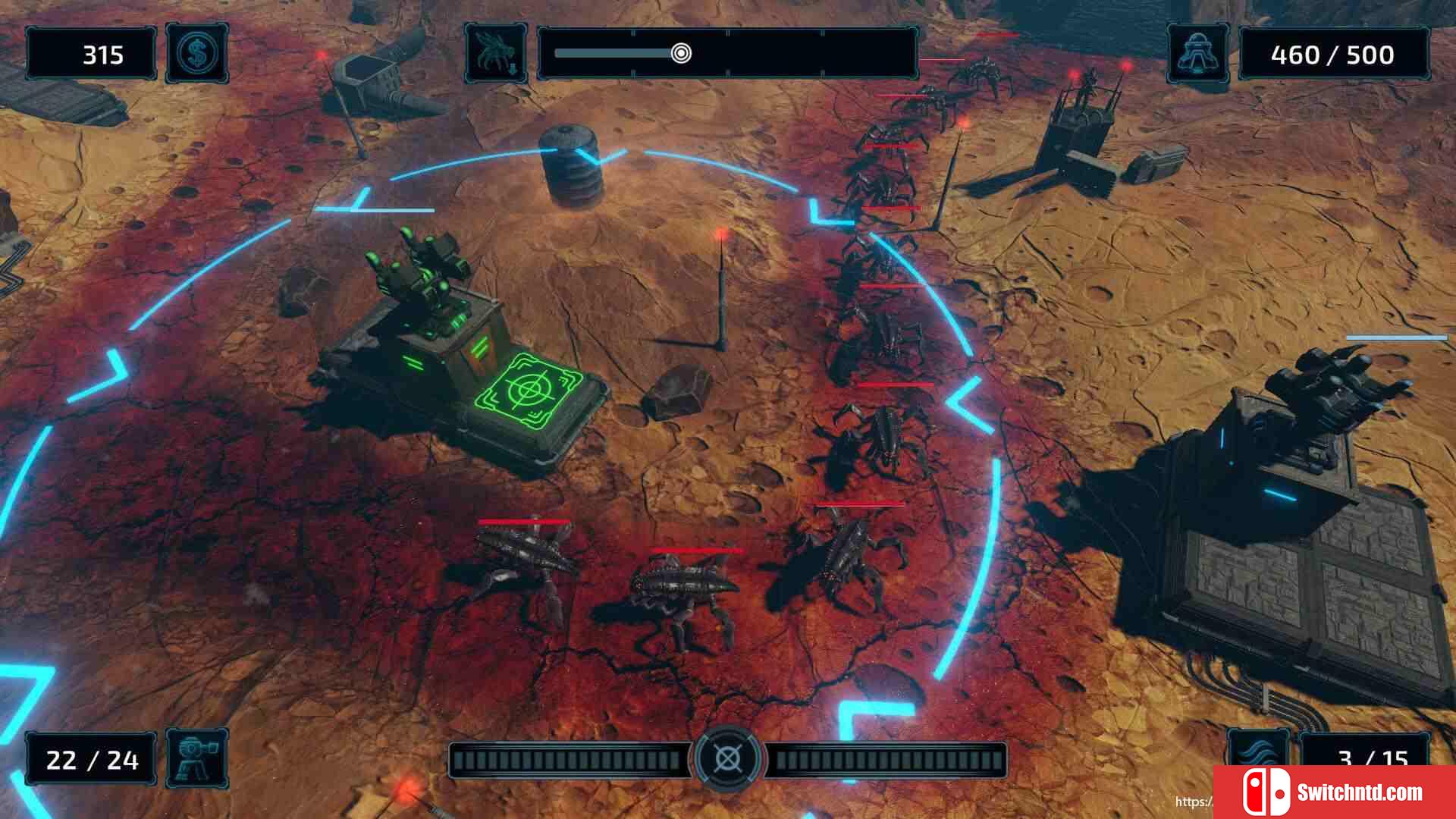Open the turret build icon

click(x=196, y=758)
